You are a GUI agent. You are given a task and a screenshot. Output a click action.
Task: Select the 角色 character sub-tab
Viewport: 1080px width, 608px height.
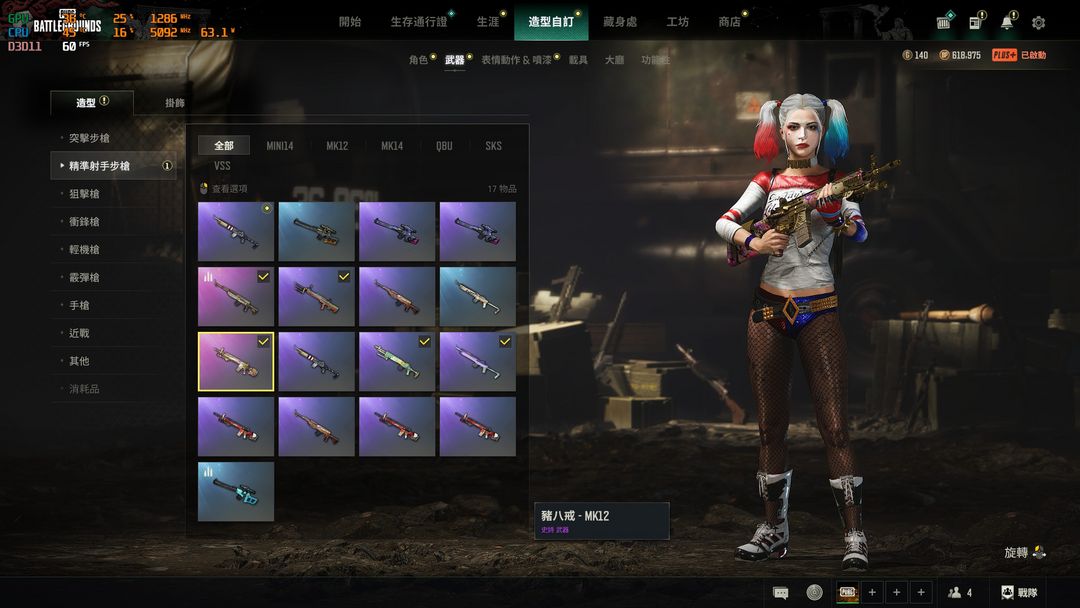[x=418, y=60]
